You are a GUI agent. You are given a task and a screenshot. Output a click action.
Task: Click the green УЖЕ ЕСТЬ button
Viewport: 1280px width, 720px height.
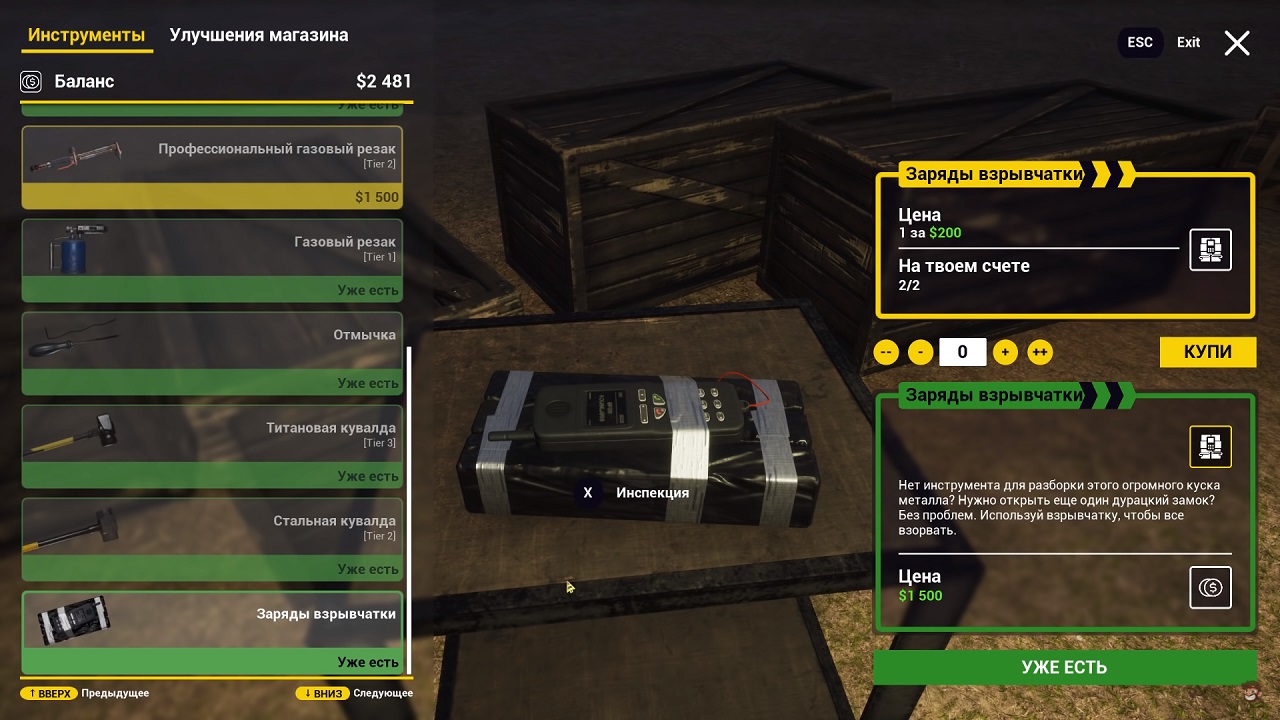tap(1064, 667)
